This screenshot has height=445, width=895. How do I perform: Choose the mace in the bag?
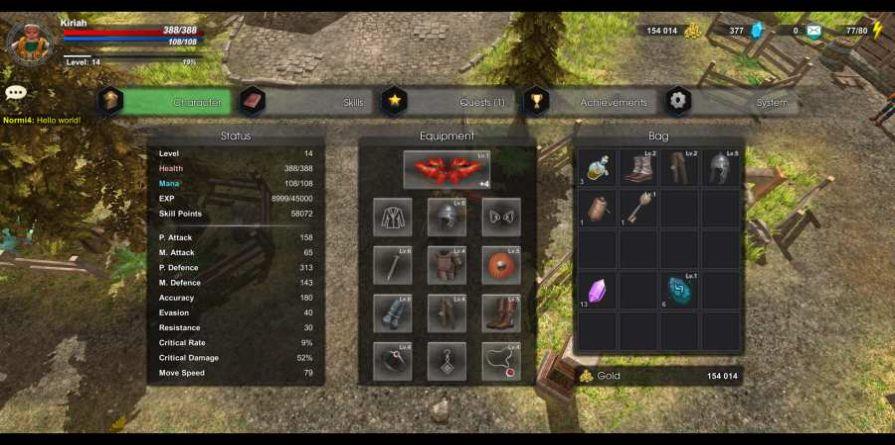coord(638,208)
